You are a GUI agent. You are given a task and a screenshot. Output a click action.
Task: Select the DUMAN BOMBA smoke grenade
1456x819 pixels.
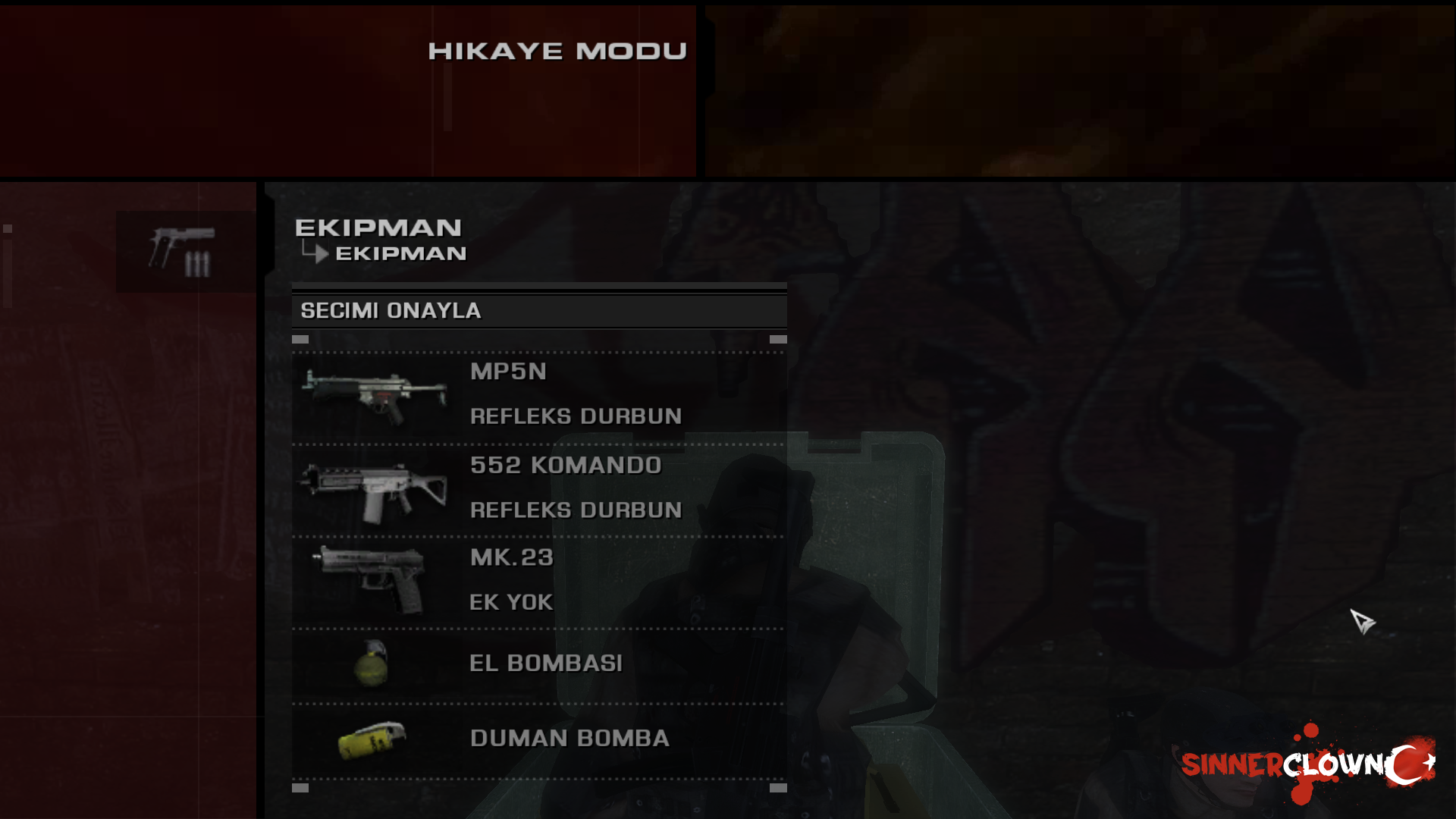569,739
